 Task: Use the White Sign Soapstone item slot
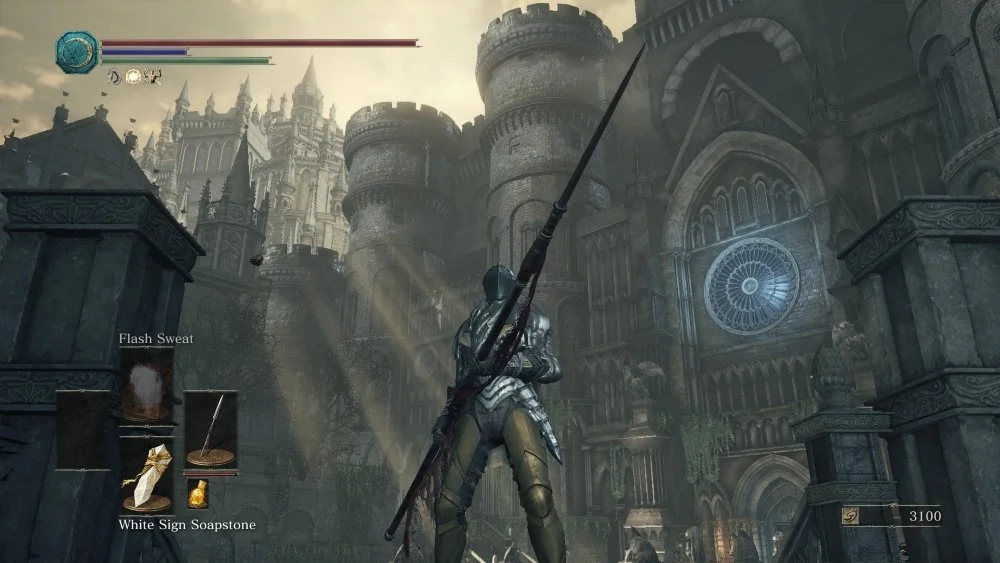tap(147, 476)
